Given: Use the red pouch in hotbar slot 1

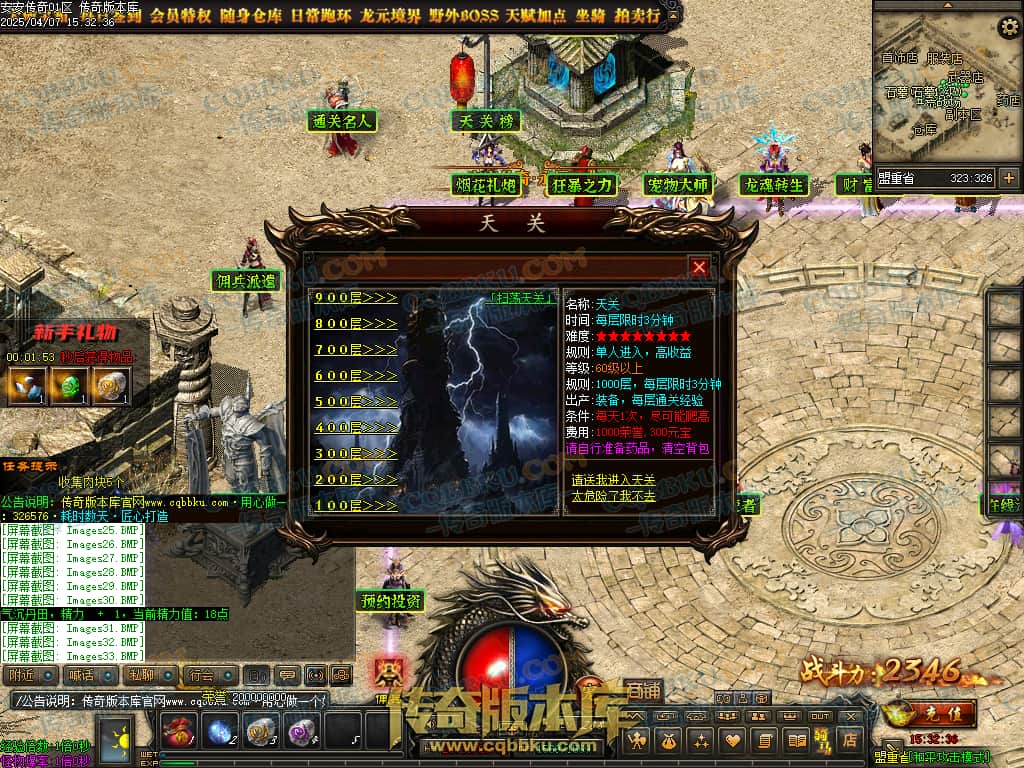Looking at the screenshot, I should coord(178,732).
